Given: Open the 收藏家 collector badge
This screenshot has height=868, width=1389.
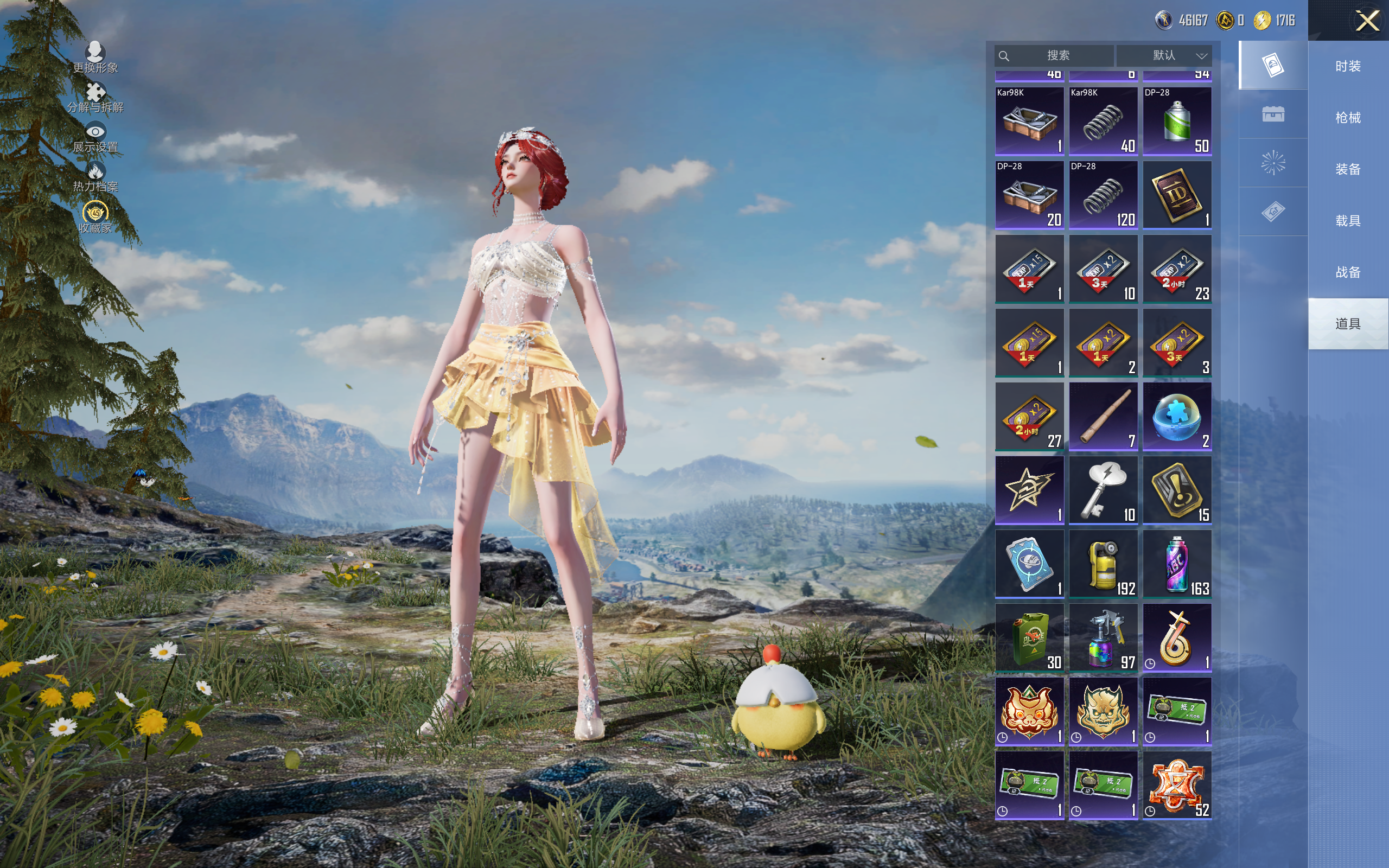Looking at the screenshot, I should (95, 217).
